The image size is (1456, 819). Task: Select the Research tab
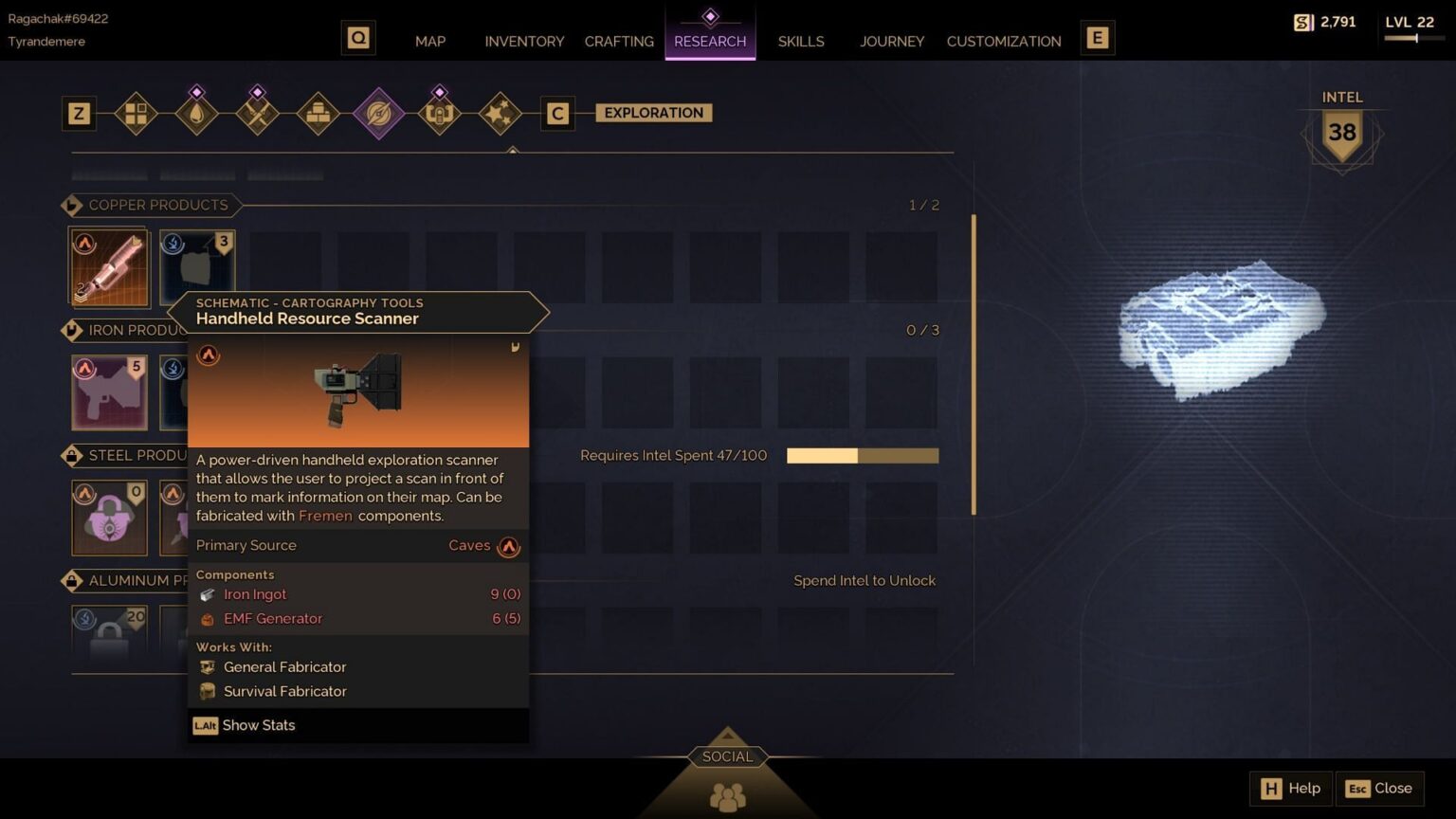click(x=710, y=41)
